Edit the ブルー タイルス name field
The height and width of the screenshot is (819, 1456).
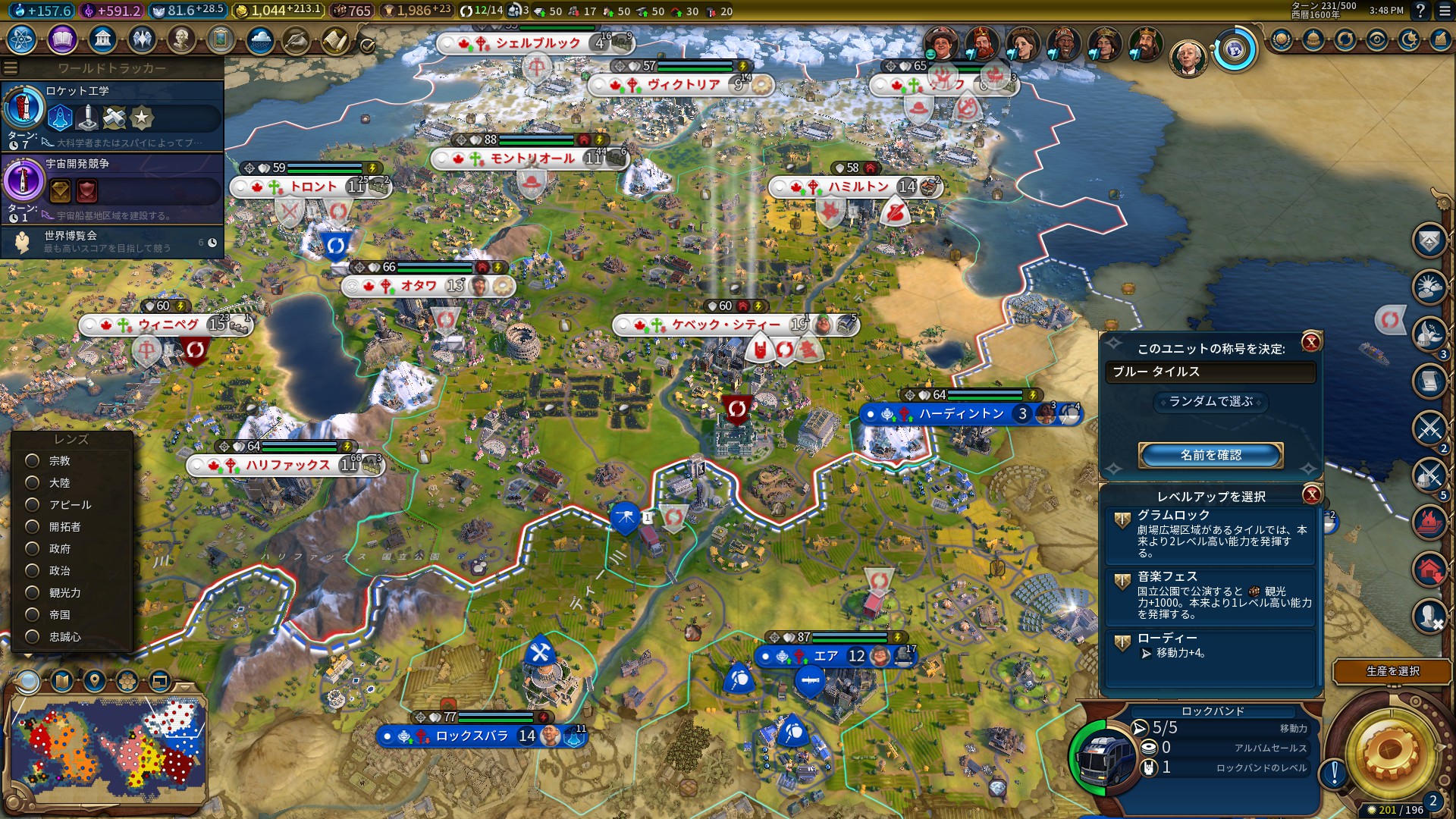(x=1210, y=372)
